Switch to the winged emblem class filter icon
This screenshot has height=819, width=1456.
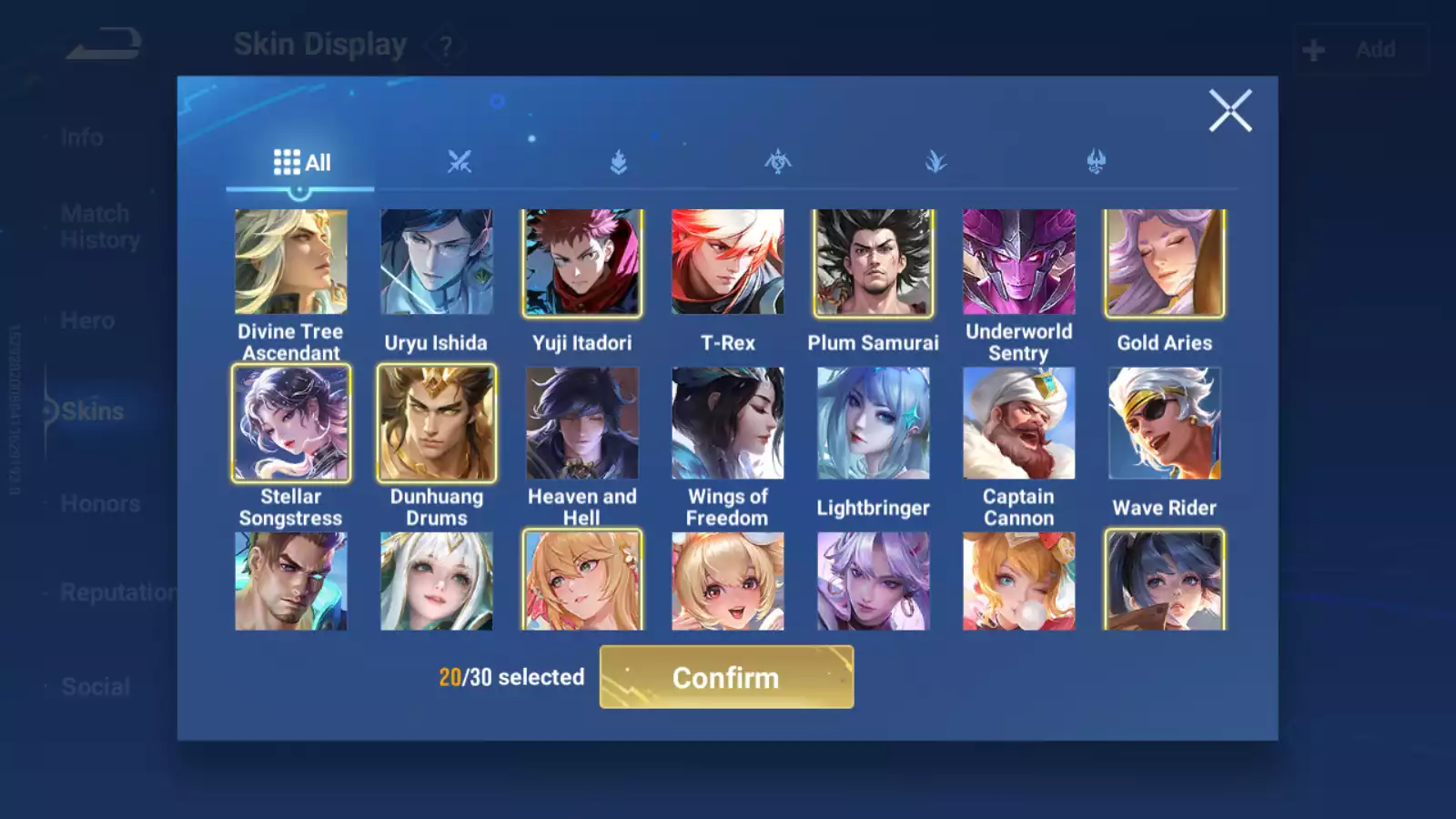click(778, 161)
